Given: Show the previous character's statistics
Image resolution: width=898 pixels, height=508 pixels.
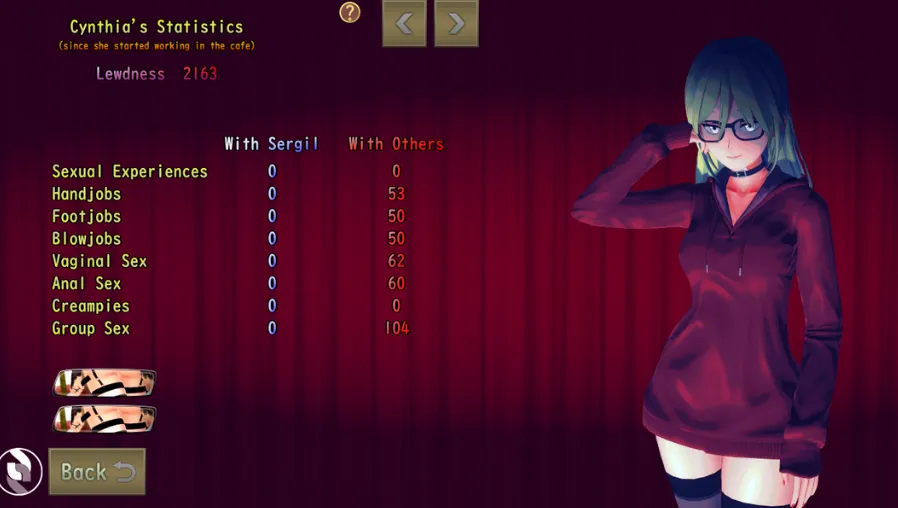Looking at the screenshot, I should coord(404,23).
